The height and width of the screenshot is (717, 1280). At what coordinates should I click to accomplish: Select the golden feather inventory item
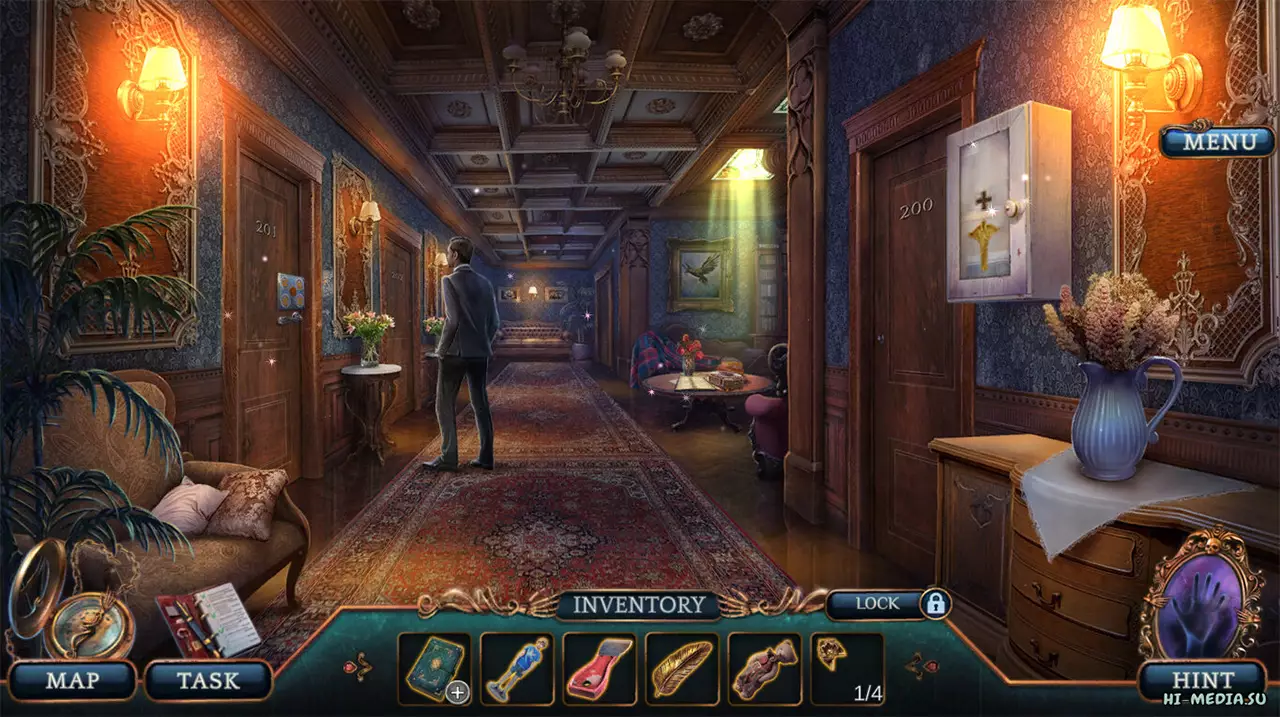[x=681, y=668]
